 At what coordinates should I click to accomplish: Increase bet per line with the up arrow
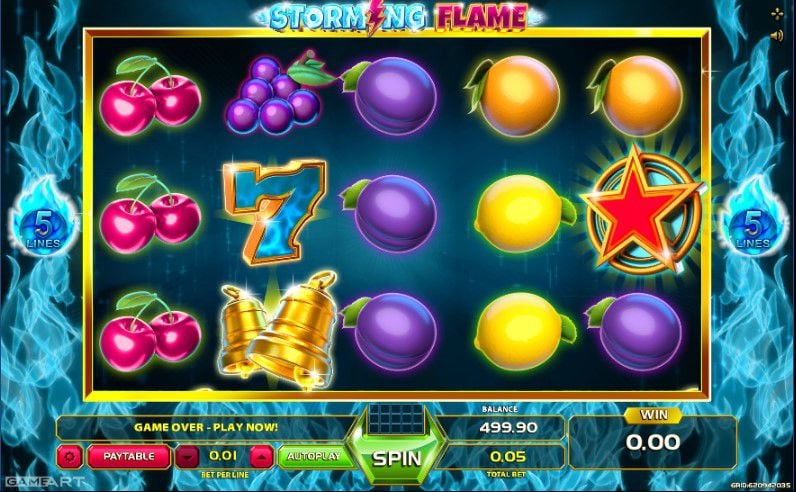261,456
